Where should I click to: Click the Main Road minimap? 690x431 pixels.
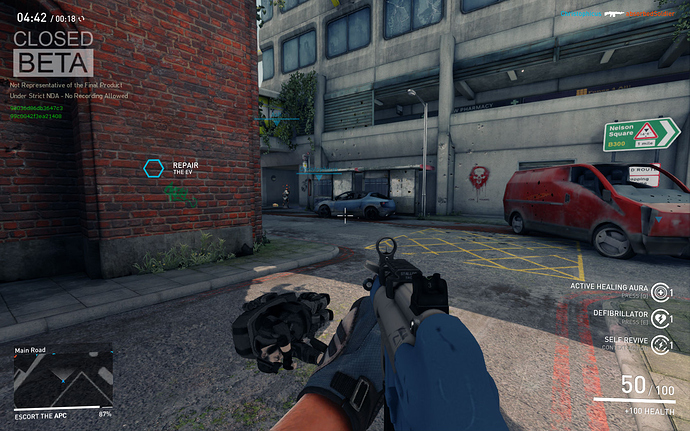[x=62, y=381]
